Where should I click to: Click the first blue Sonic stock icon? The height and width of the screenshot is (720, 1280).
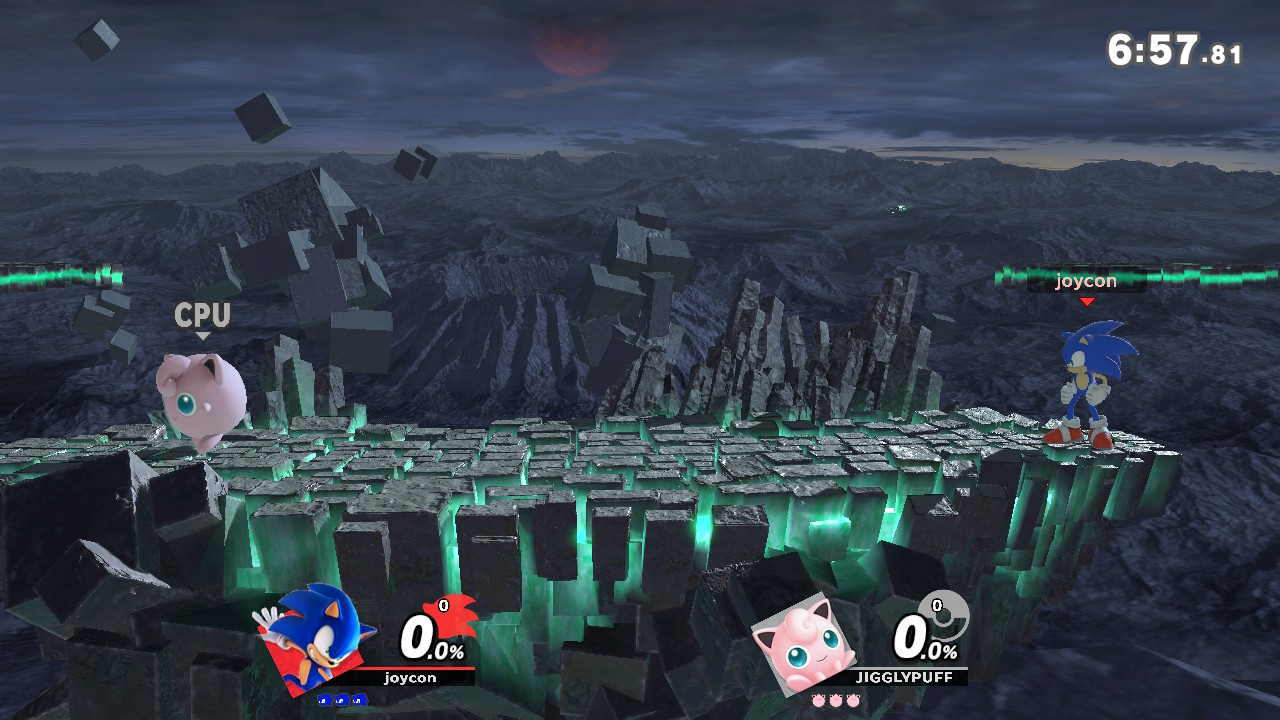[326, 699]
